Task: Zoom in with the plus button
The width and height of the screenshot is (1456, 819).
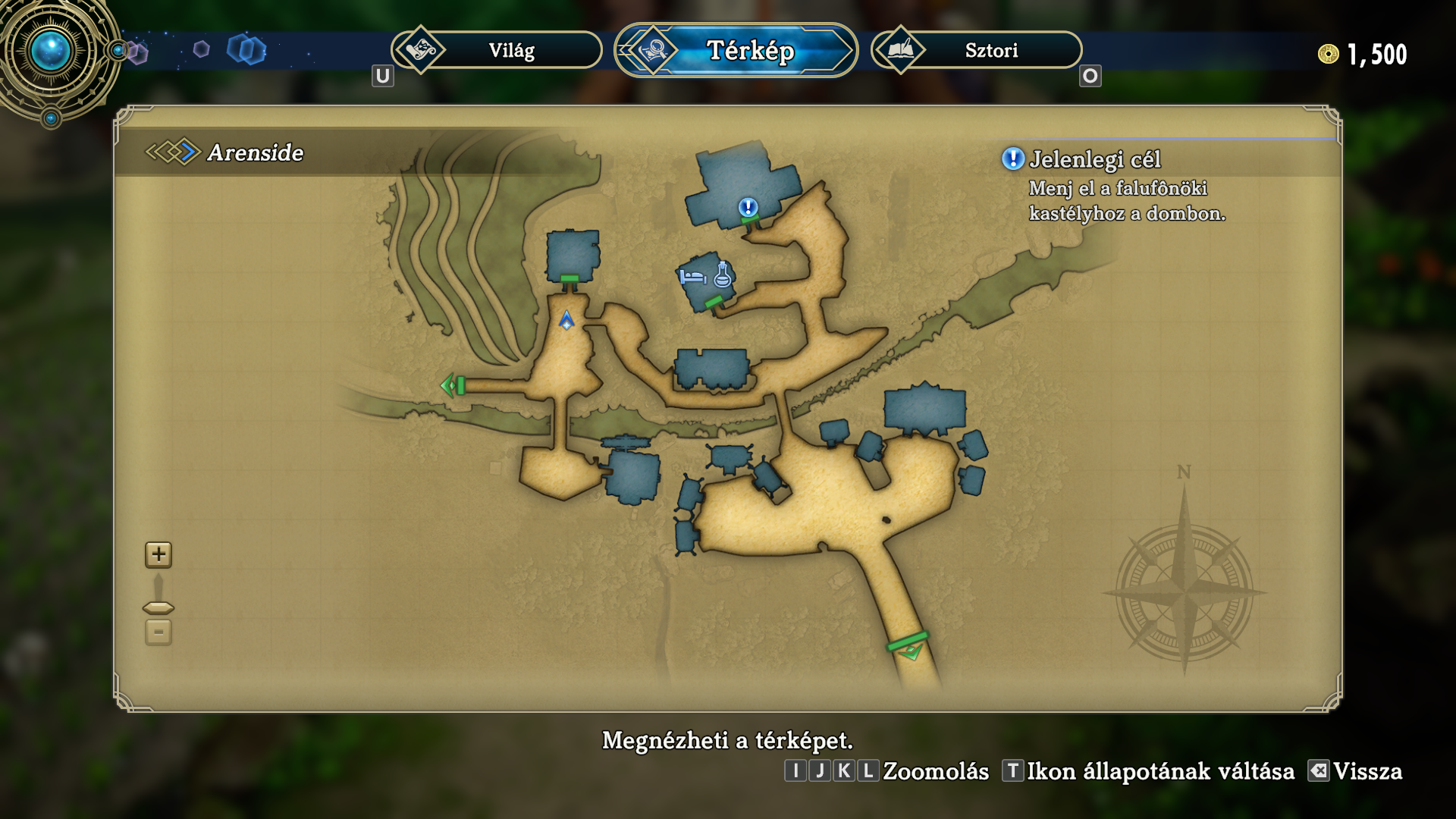Action: [x=158, y=554]
